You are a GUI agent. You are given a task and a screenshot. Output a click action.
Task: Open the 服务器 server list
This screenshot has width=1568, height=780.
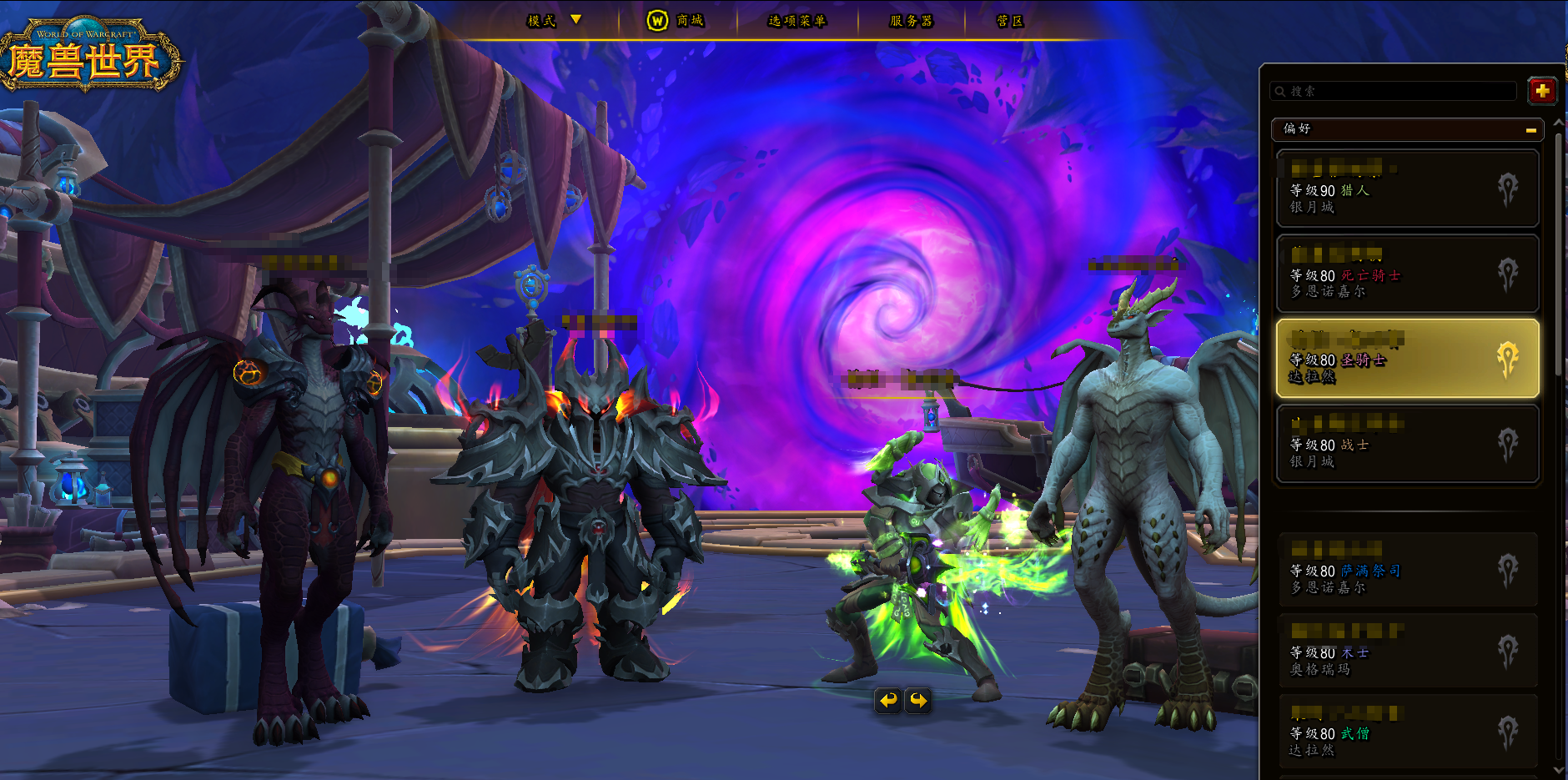[x=911, y=20]
